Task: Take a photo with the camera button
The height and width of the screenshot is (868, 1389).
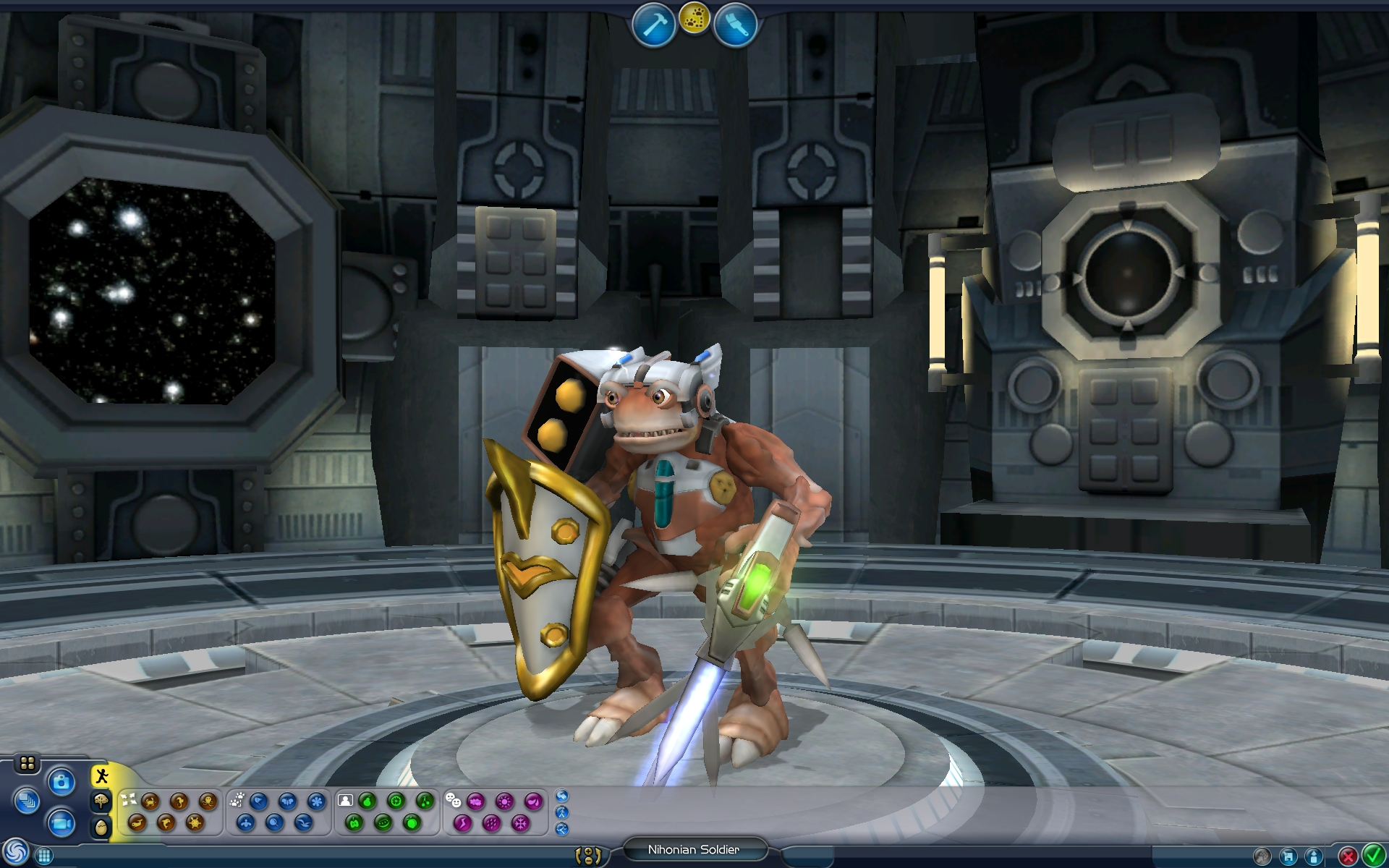Action: click(x=61, y=782)
